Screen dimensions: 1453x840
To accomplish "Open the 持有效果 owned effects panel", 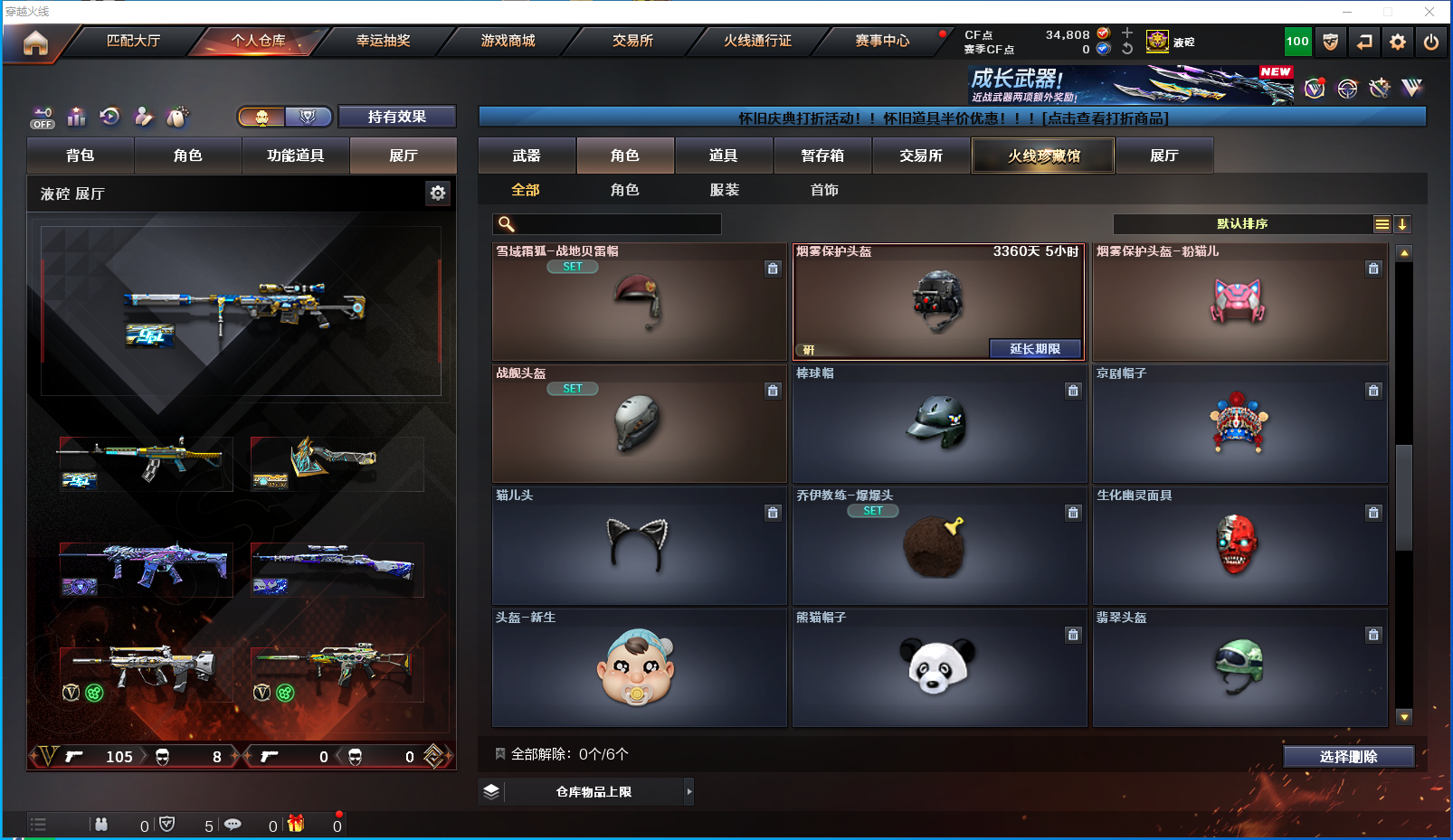I will tap(396, 117).
